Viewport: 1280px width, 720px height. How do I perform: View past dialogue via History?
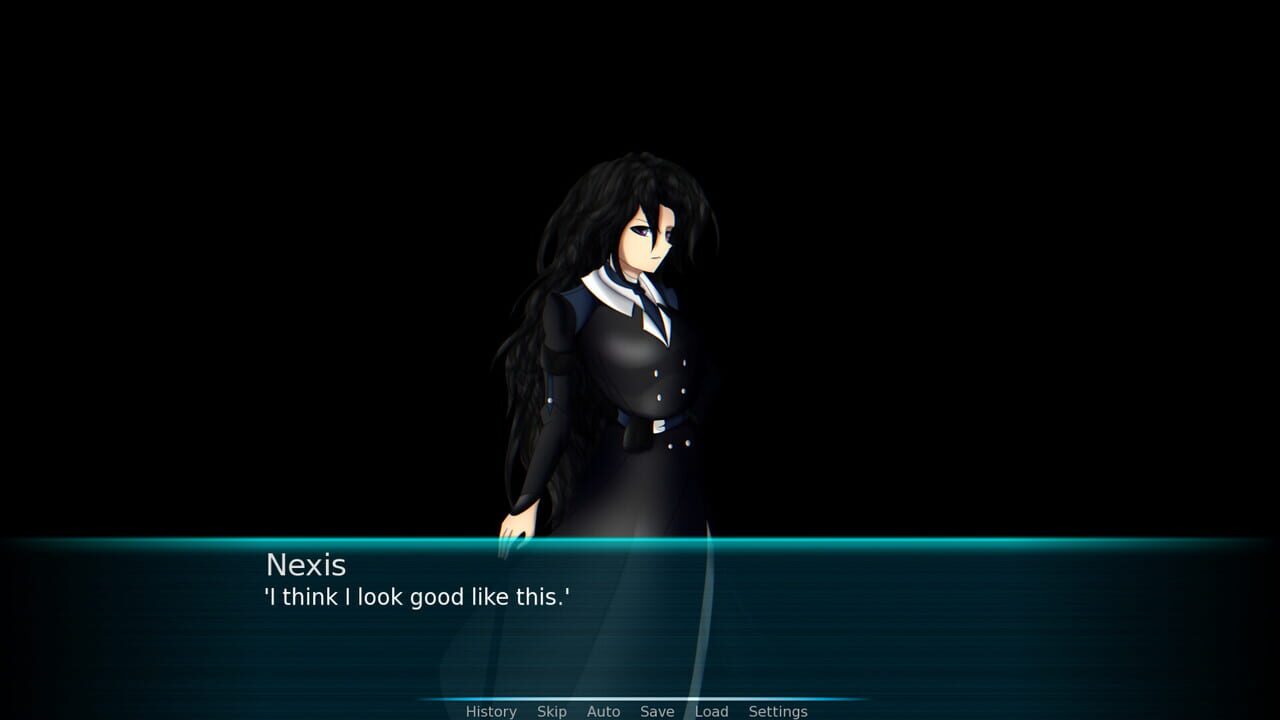pyautogui.click(x=490, y=711)
